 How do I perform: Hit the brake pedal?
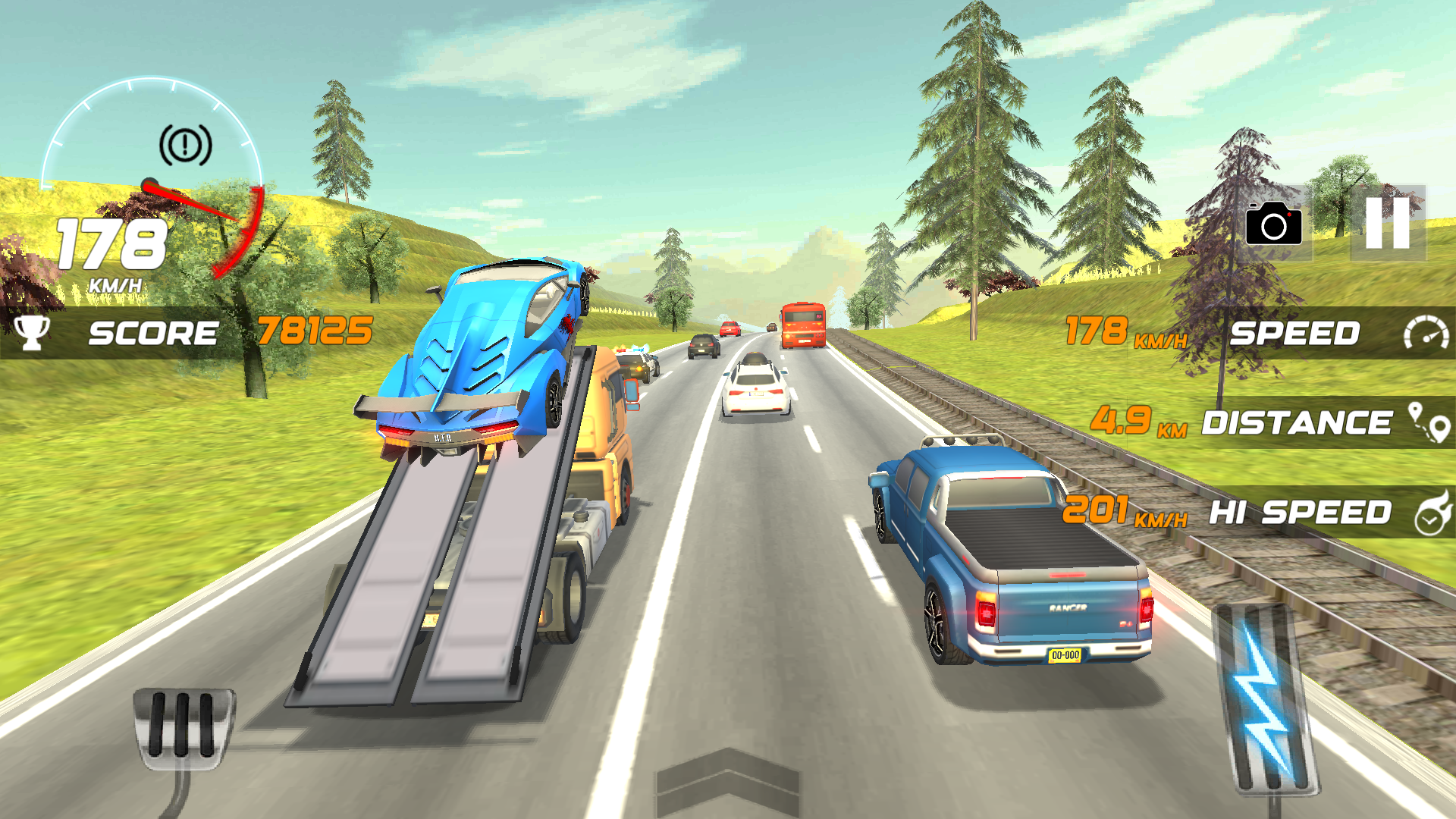click(x=183, y=726)
